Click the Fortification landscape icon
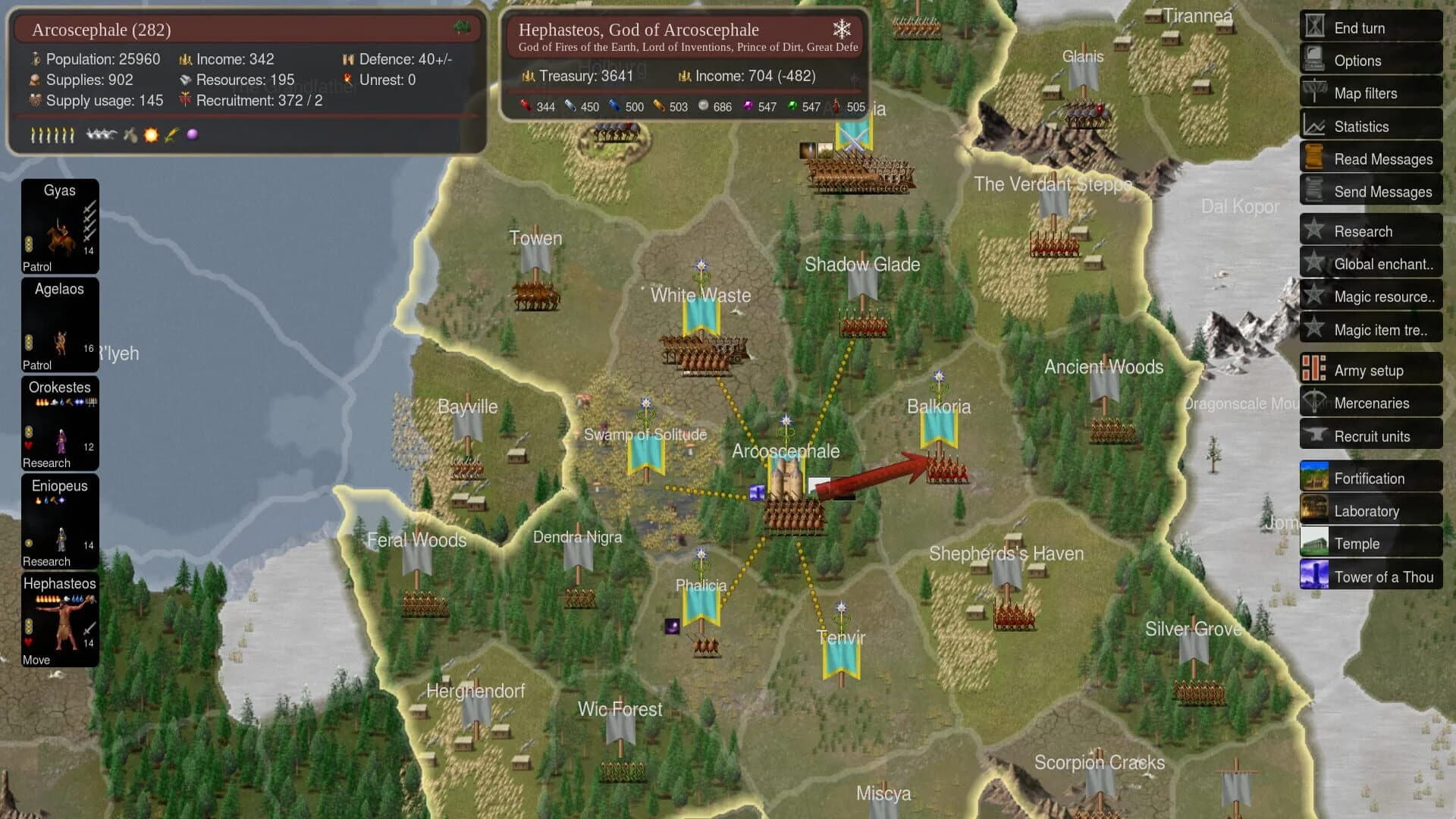The width and height of the screenshot is (1456, 819). coord(1314,478)
